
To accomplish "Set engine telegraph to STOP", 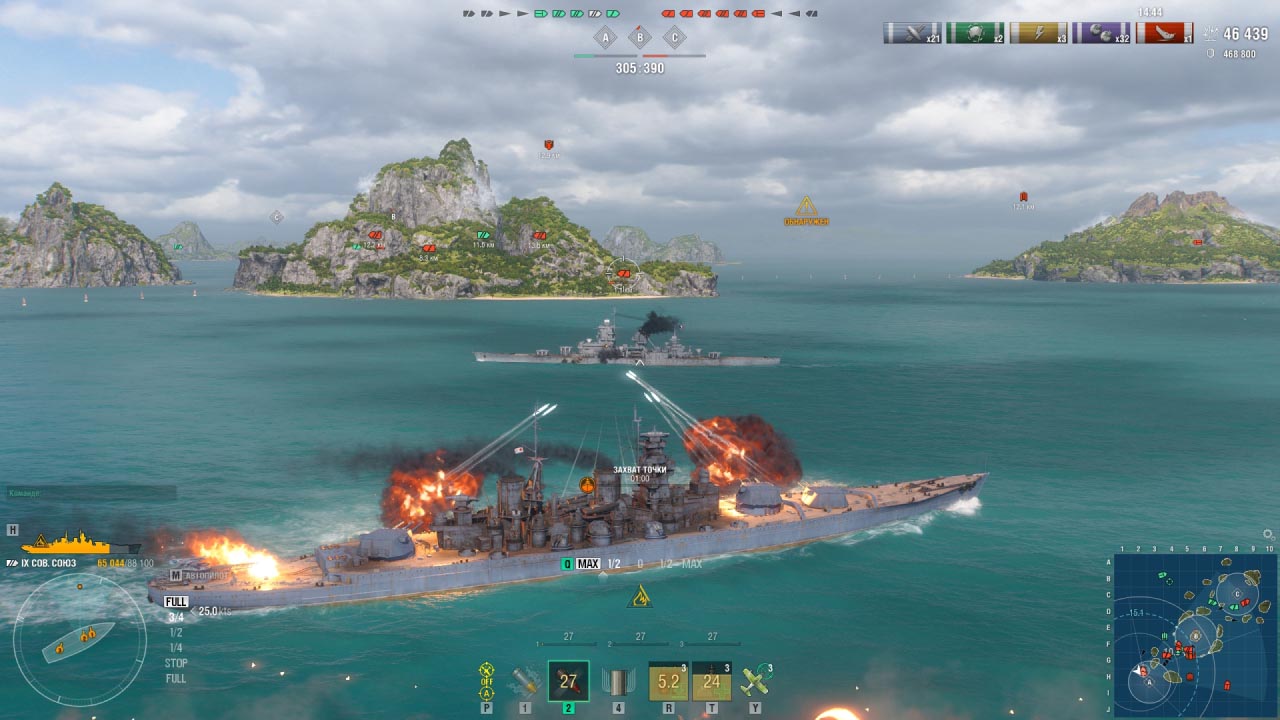I will click(176, 663).
